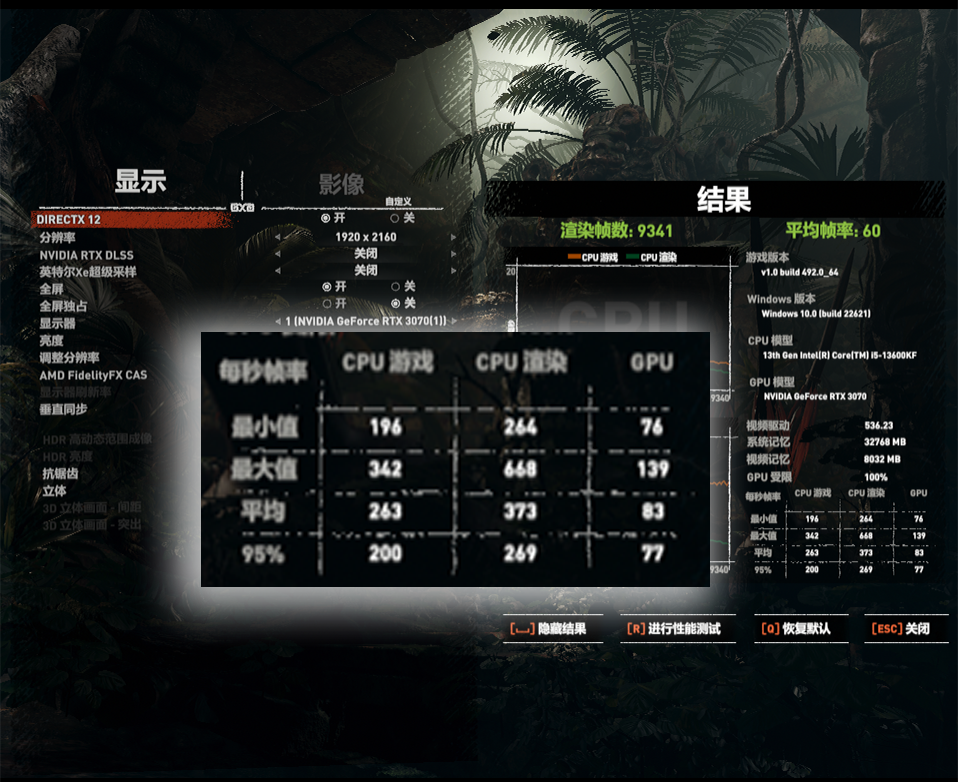Click right arrow beside 1920 x 2160 resolution
Image resolution: width=958 pixels, height=782 pixels.
453,238
